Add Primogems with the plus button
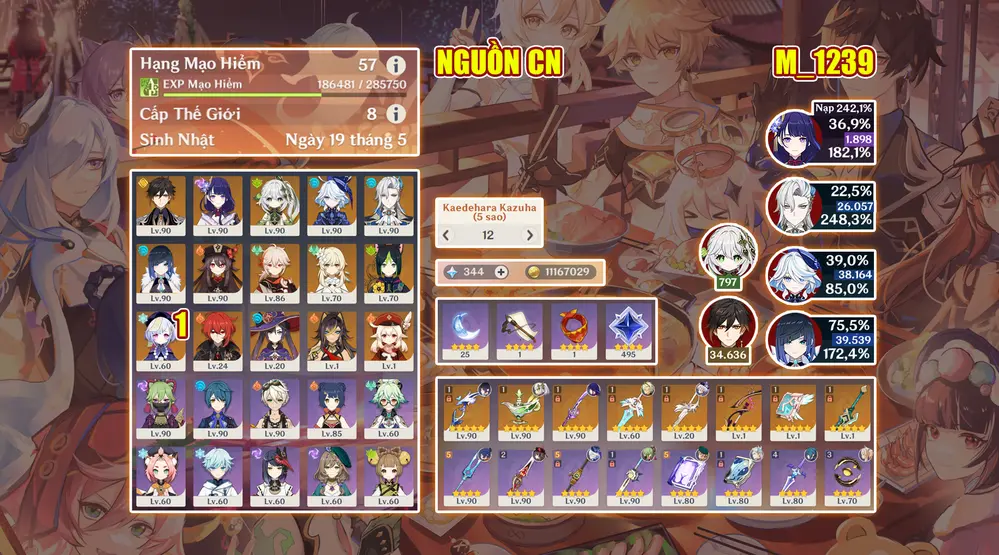Image resolution: width=999 pixels, height=555 pixels. [x=501, y=272]
